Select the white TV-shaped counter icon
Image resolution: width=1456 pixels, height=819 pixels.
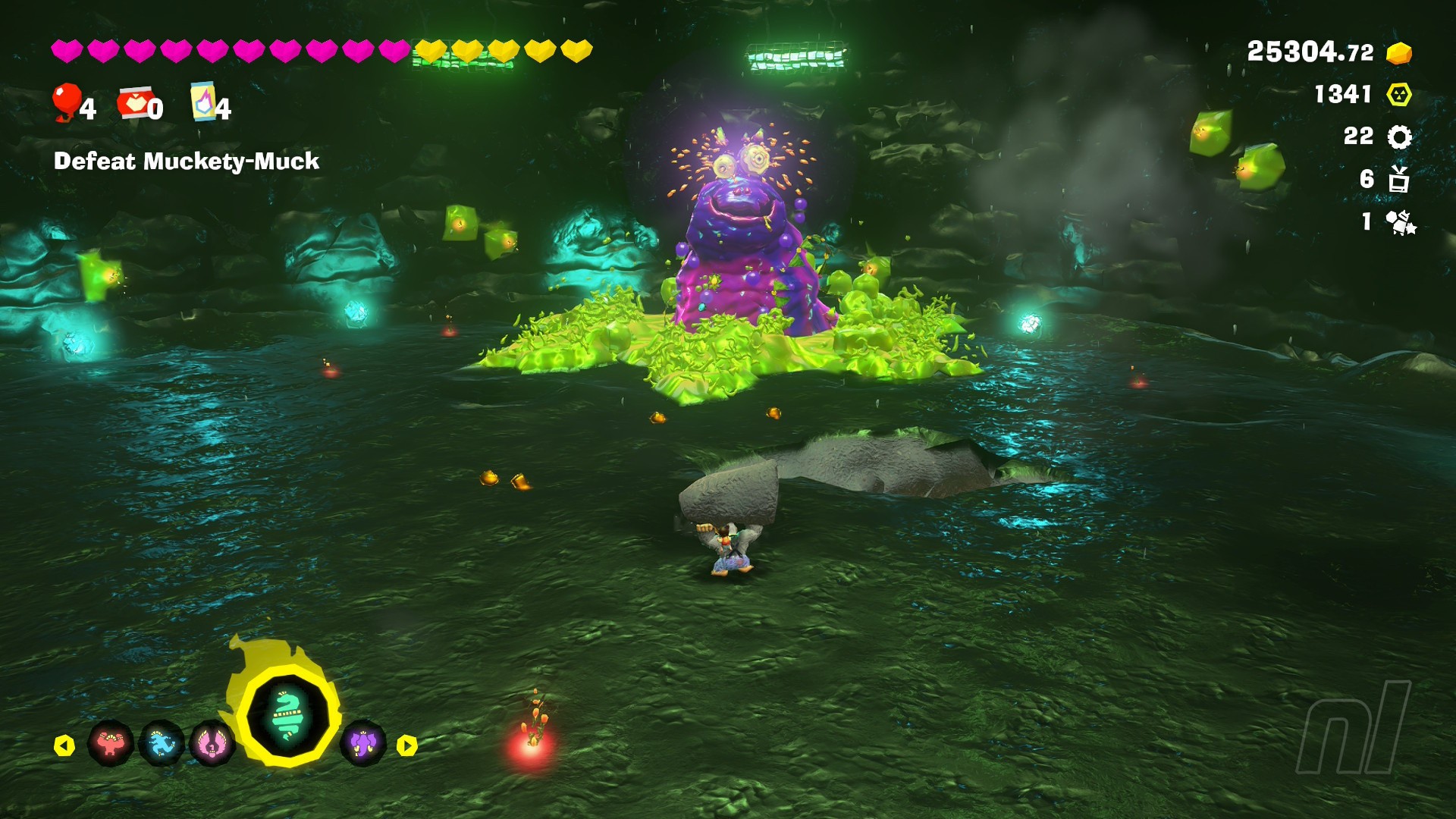[x=1399, y=180]
